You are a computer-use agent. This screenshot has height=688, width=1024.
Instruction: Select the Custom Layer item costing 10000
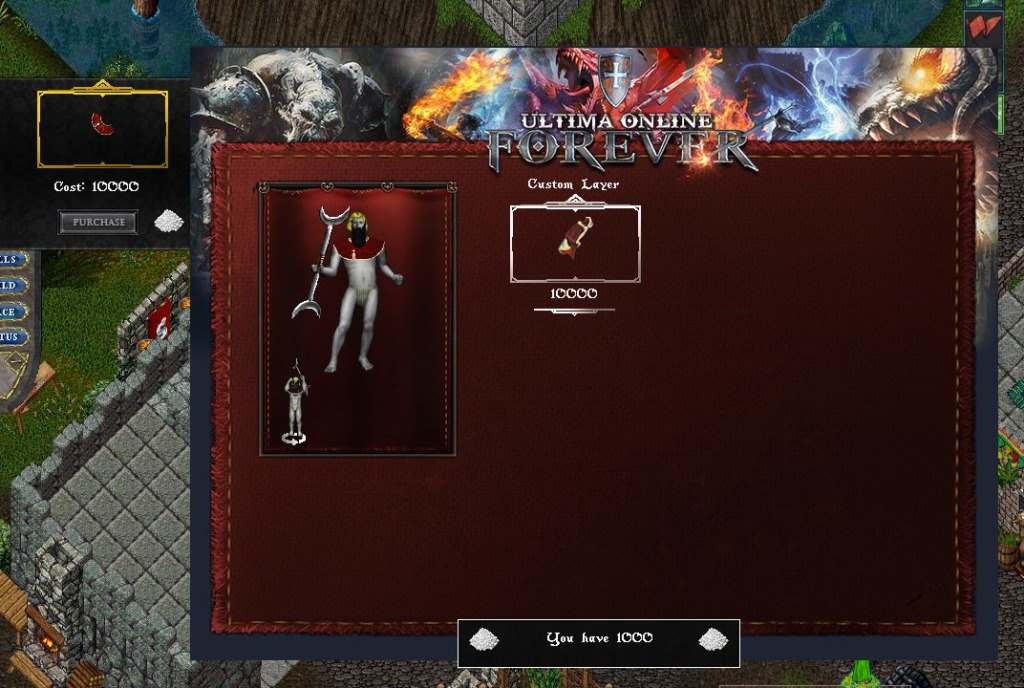coord(575,243)
